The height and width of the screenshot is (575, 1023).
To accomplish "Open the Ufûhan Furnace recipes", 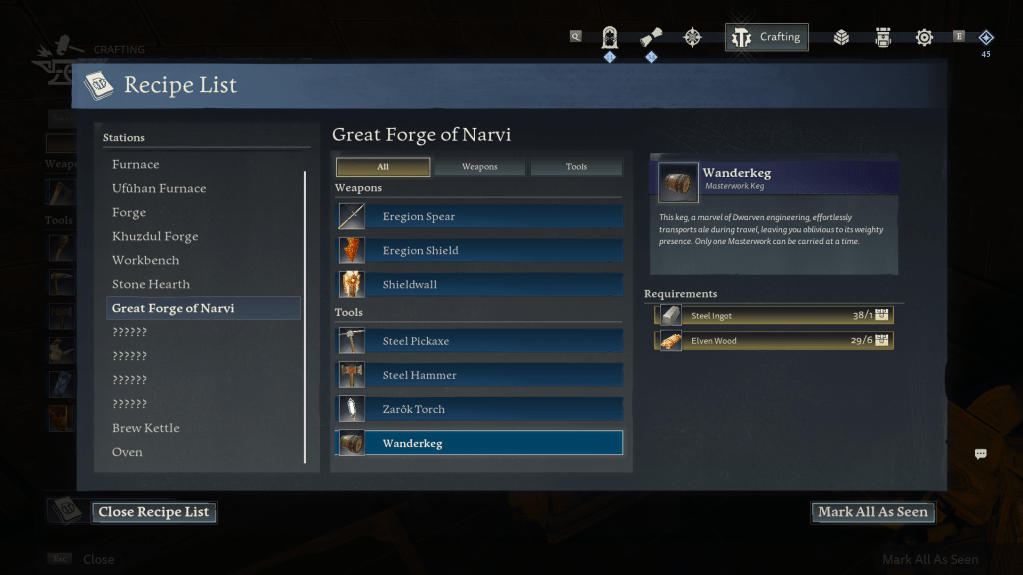I will pos(159,188).
